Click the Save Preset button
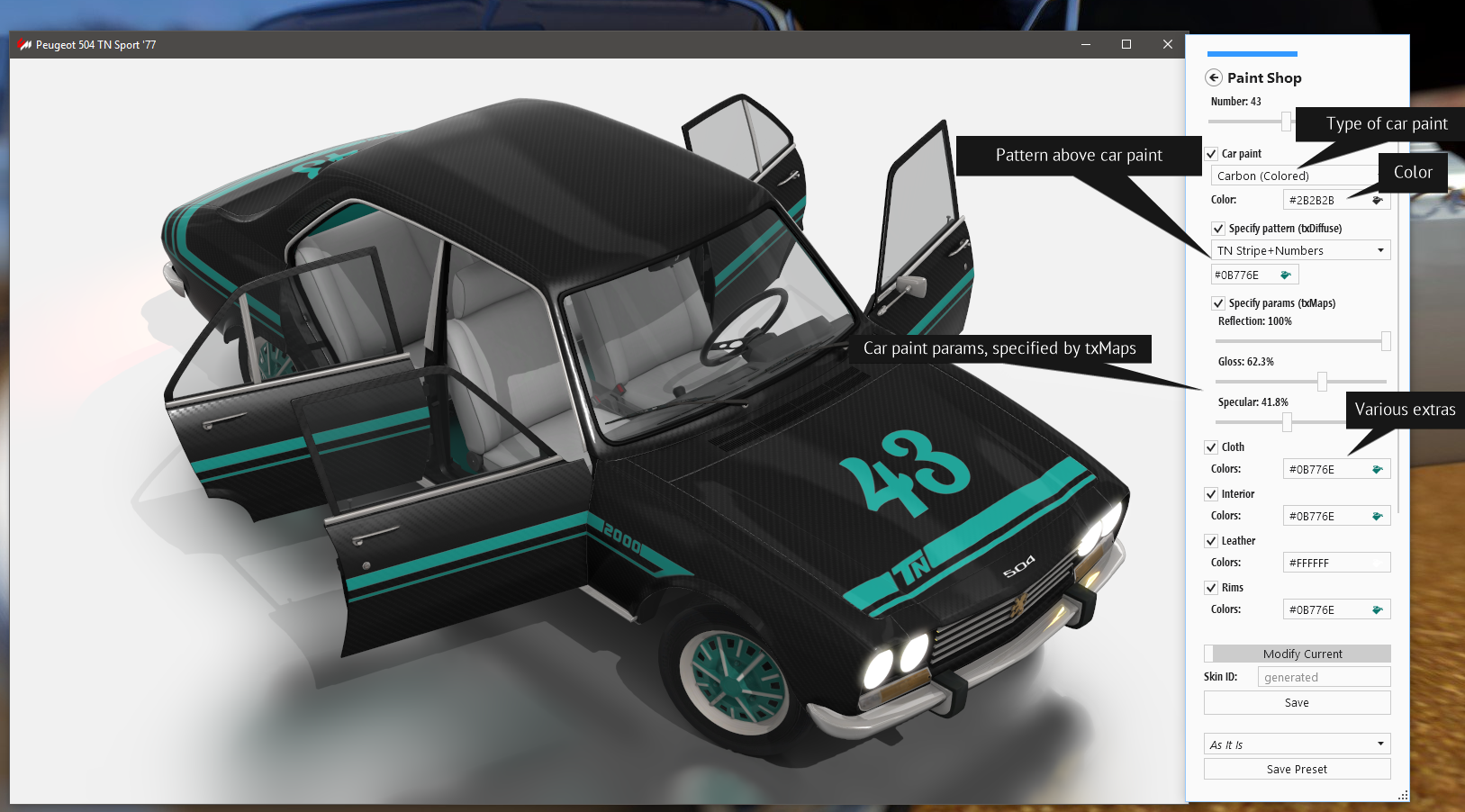Image resolution: width=1465 pixels, height=812 pixels. (x=1297, y=769)
